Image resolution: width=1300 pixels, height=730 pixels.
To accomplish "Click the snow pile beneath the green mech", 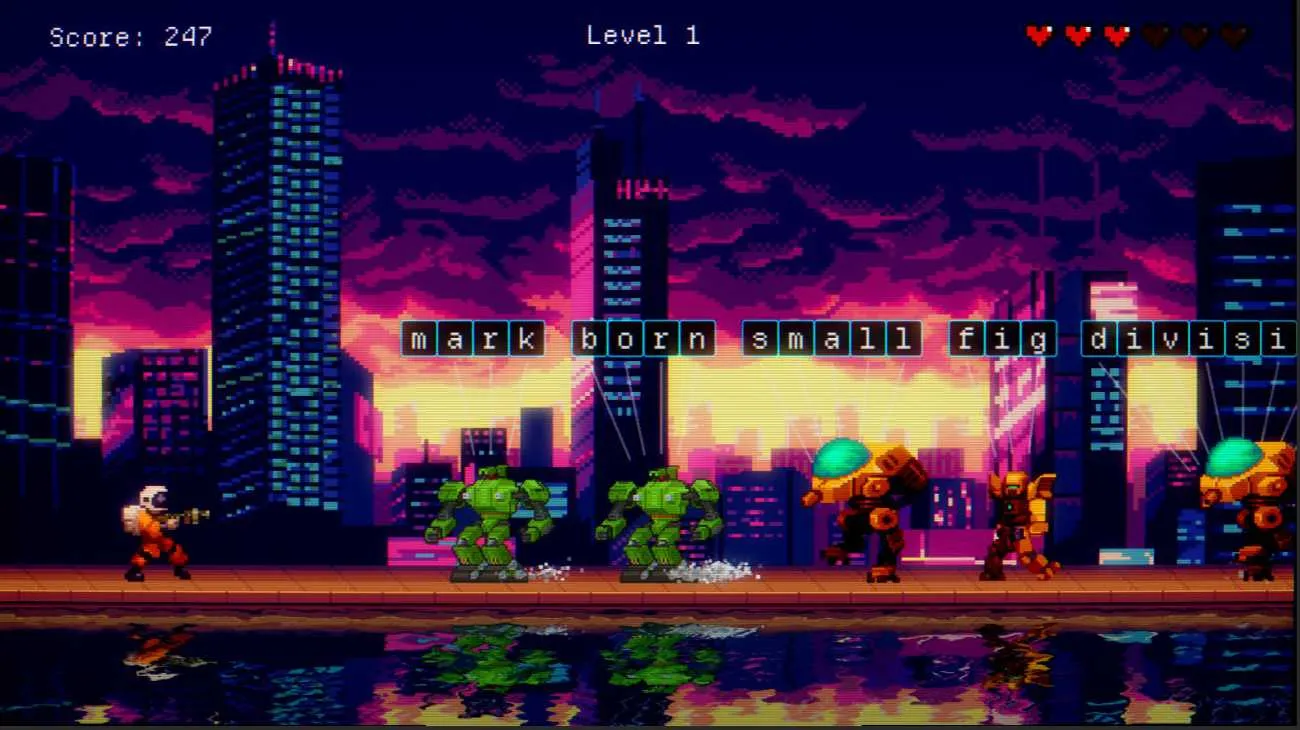I will 710,571.
